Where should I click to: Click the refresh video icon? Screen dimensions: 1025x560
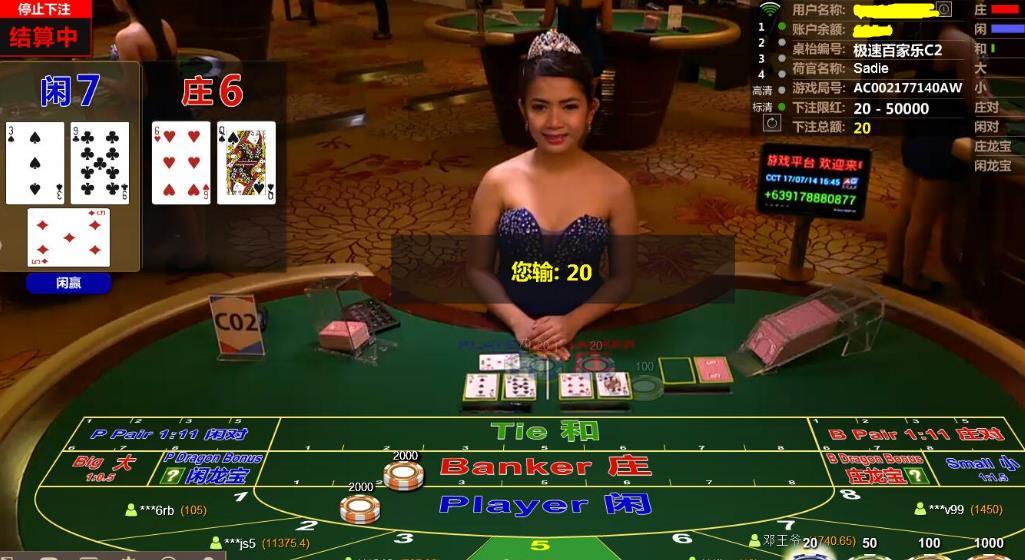771,123
